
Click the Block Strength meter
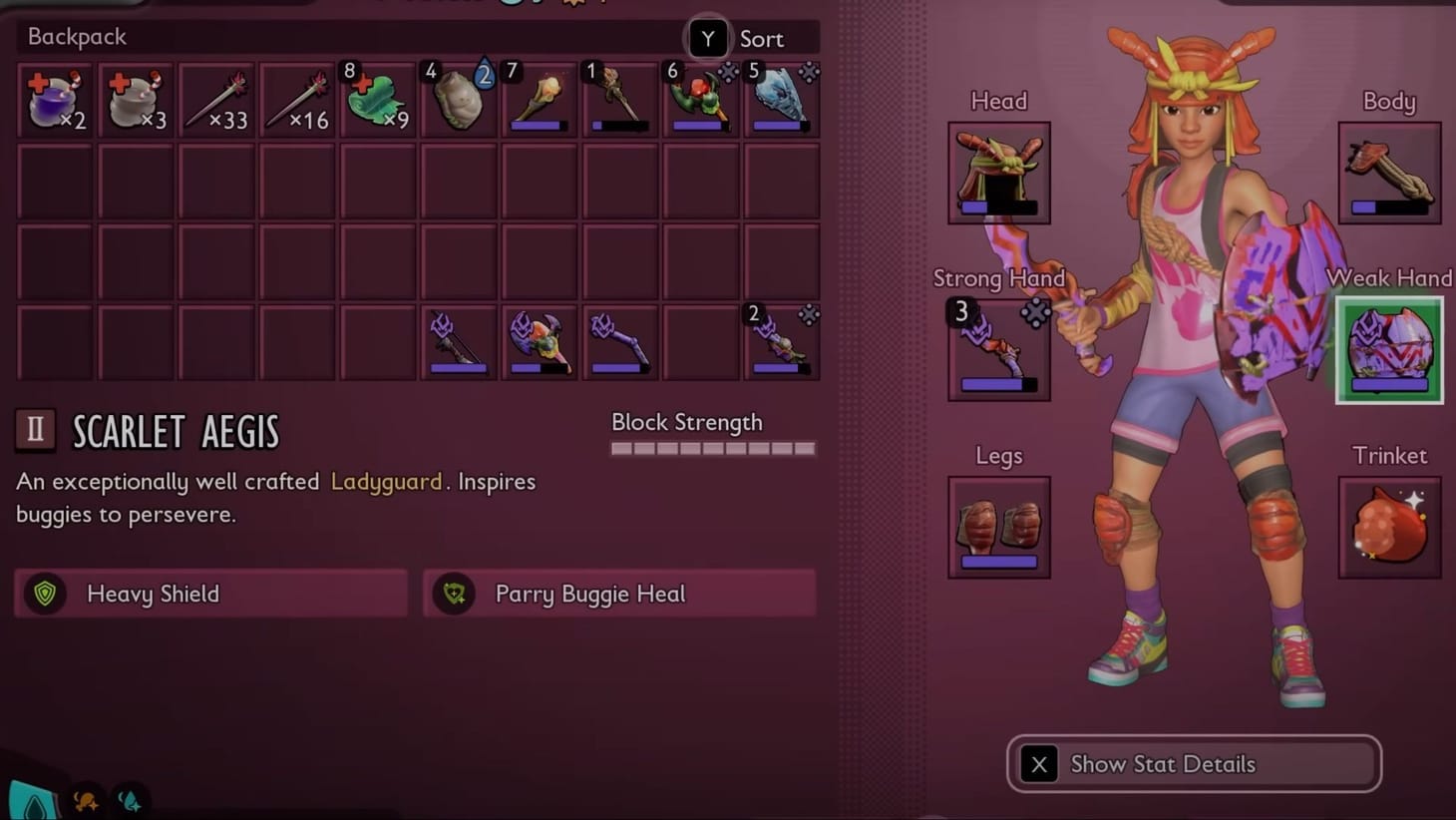click(712, 448)
